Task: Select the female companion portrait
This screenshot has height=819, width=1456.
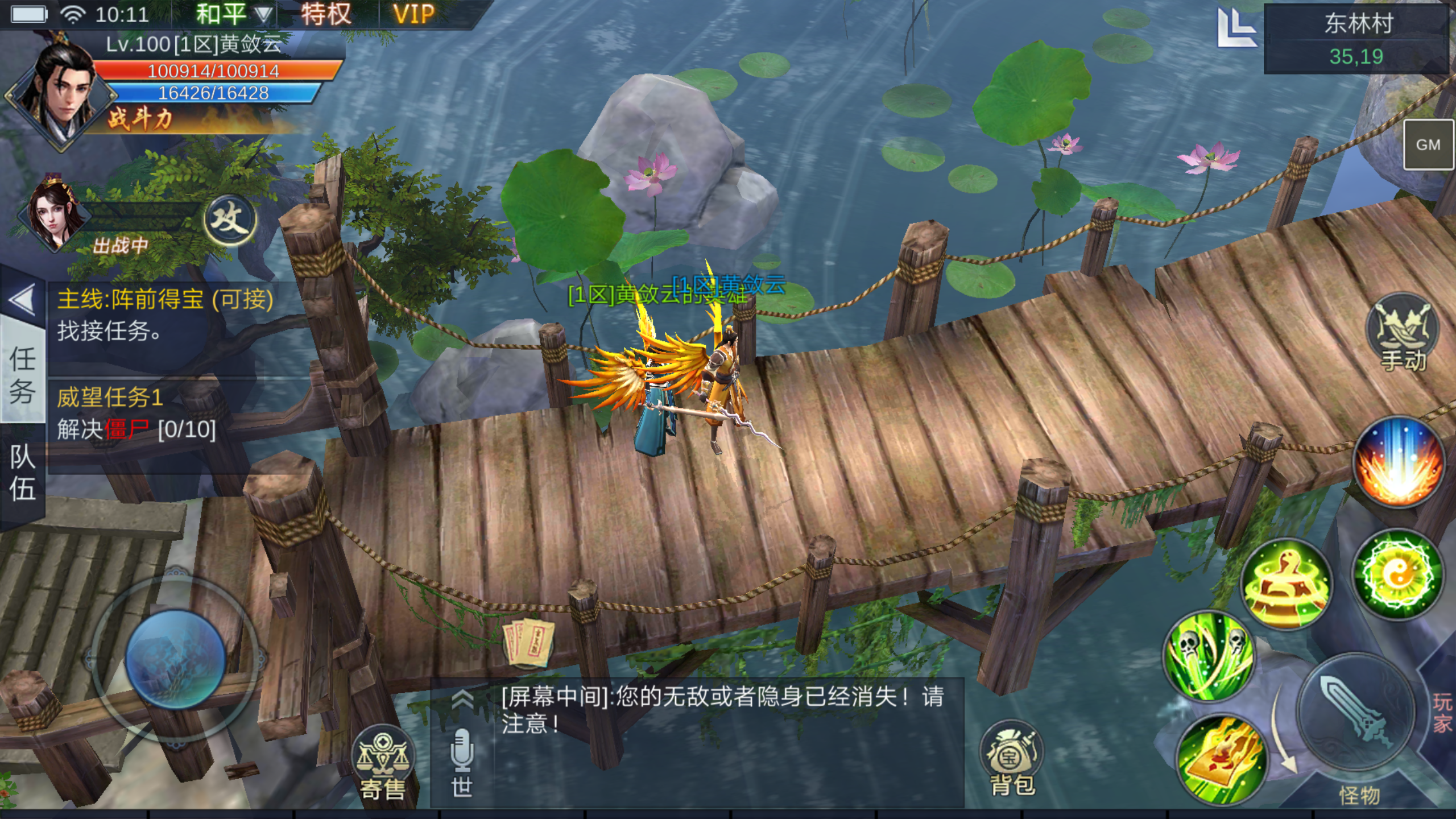Action: pos(54,216)
